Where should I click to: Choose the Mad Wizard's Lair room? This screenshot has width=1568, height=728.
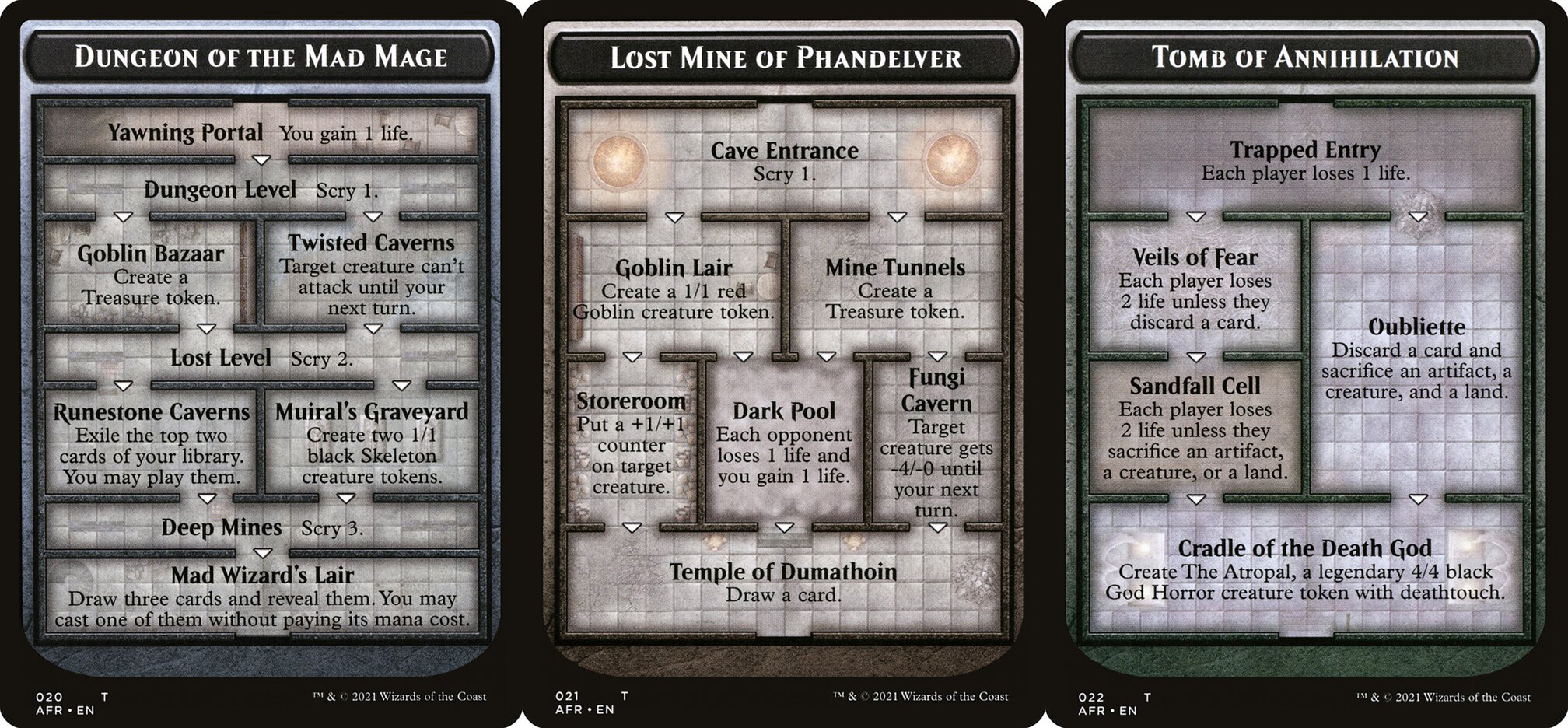click(x=262, y=597)
